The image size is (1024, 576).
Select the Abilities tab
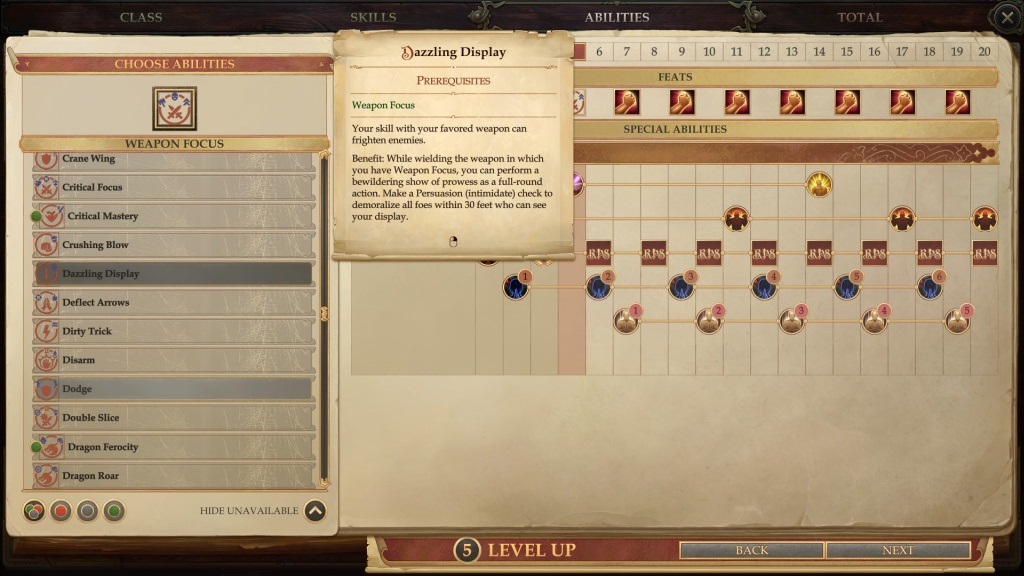[617, 17]
